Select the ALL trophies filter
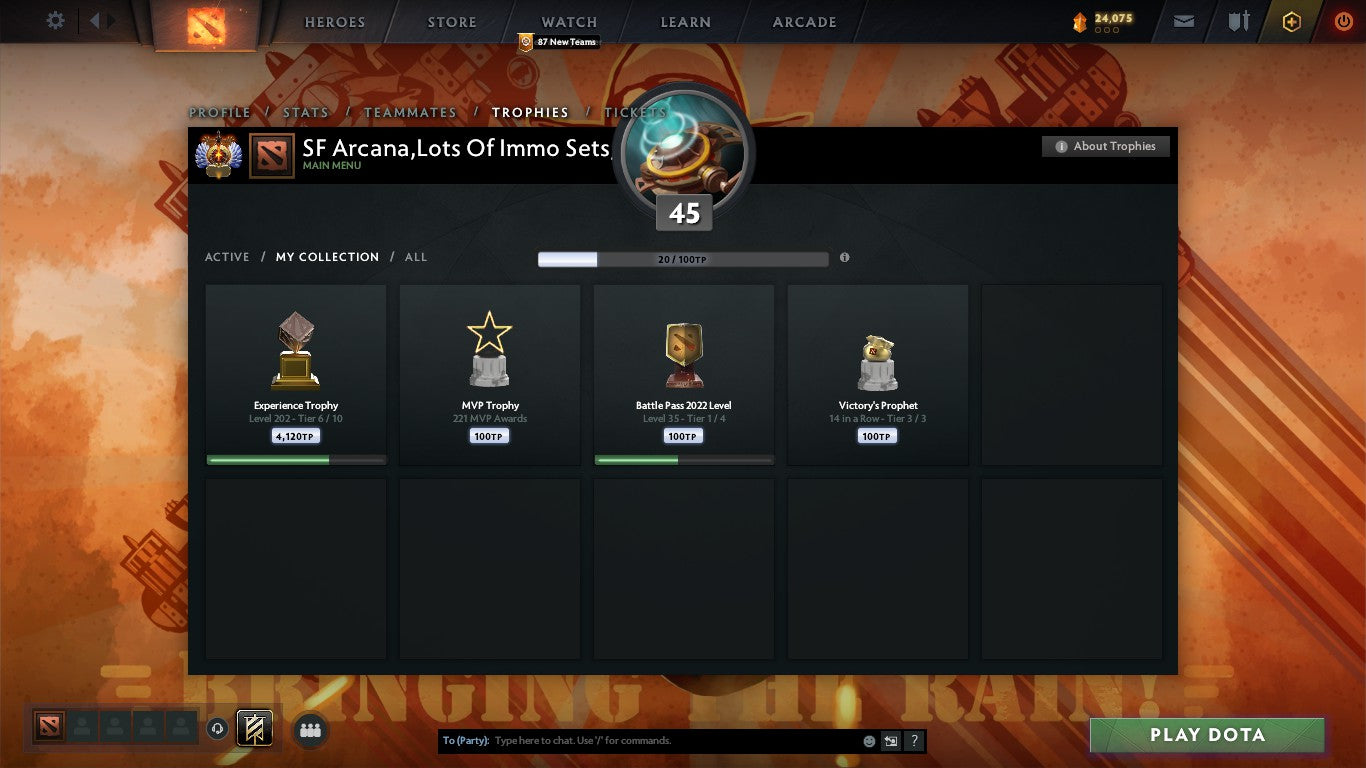 coord(415,257)
